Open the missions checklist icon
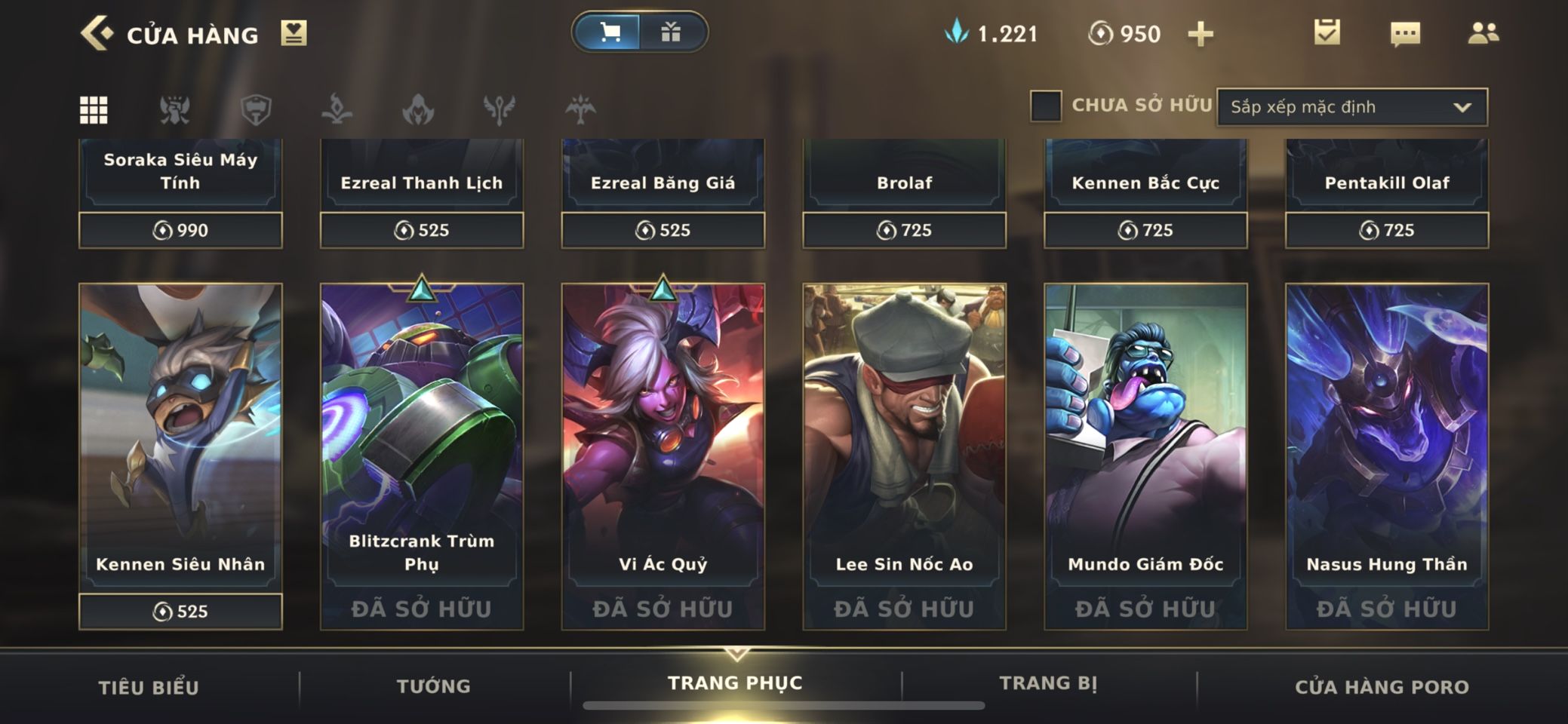 (1327, 32)
